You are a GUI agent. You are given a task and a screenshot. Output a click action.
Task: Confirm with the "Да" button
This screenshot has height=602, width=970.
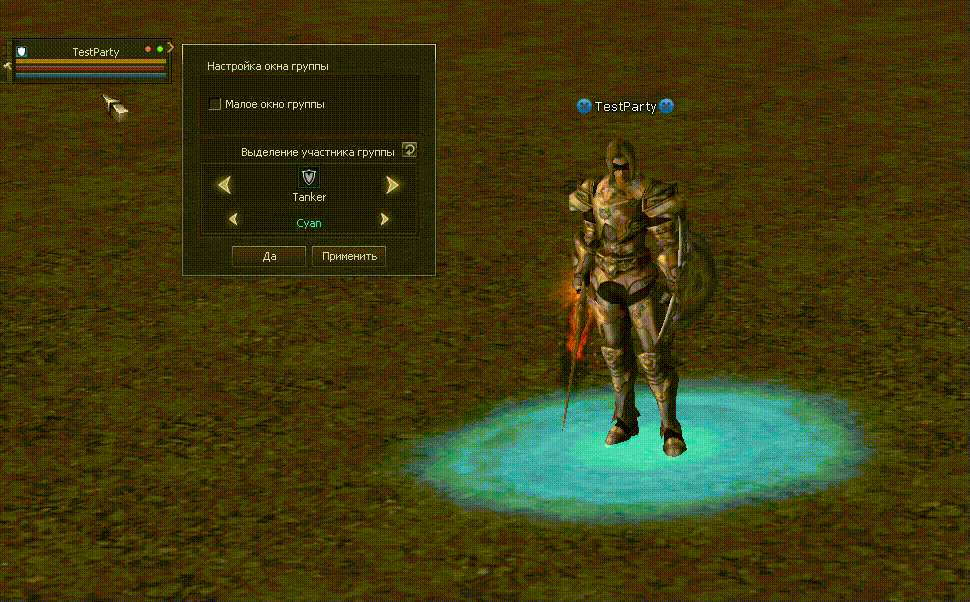(269, 256)
